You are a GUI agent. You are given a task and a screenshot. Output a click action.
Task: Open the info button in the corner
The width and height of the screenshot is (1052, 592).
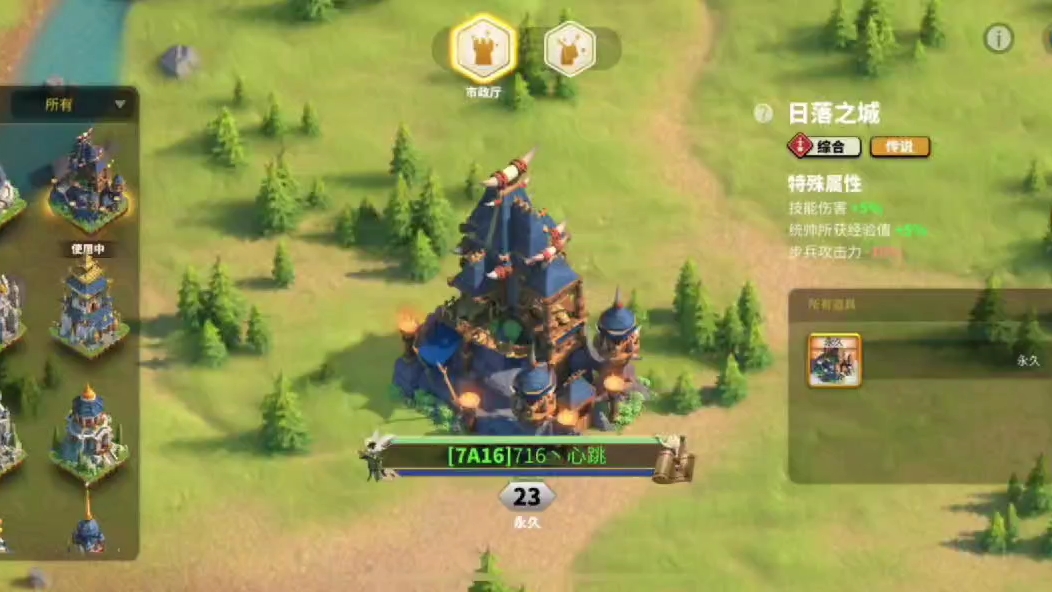click(x=998, y=38)
